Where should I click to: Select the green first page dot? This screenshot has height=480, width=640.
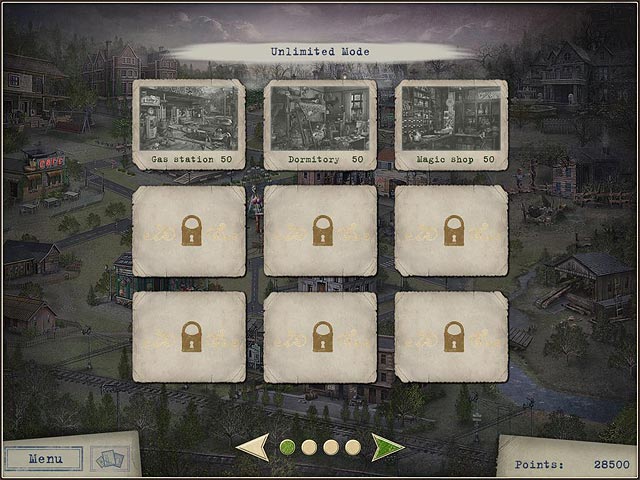click(287, 447)
